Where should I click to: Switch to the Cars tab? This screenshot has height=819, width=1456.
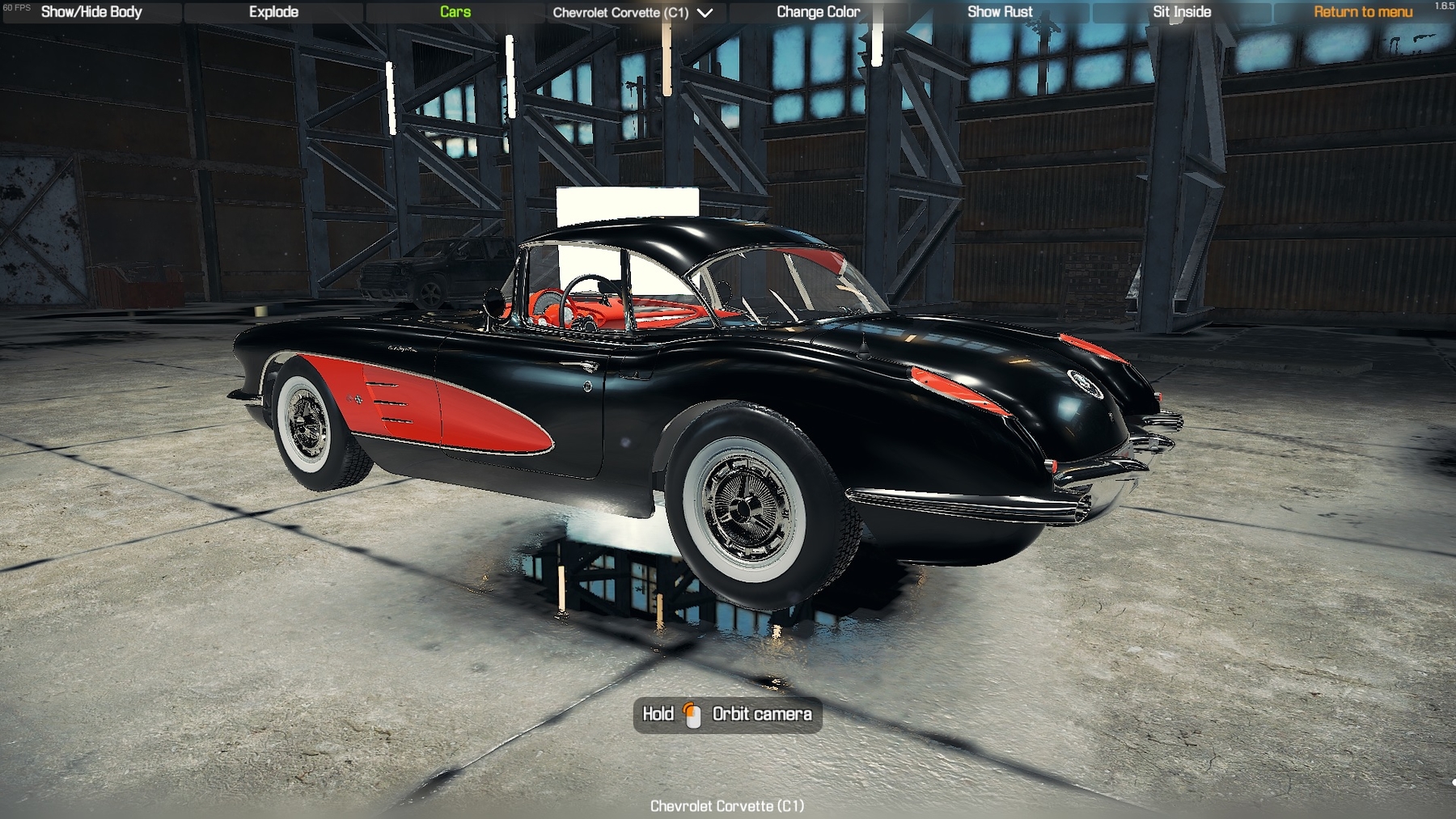pos(455,12)
